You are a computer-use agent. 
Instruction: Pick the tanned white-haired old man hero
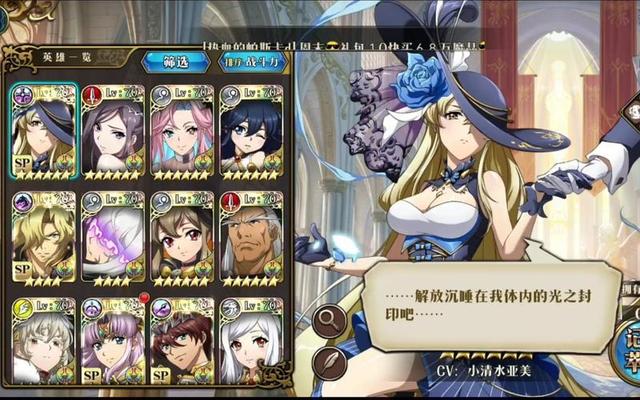[x=250, y=237]
